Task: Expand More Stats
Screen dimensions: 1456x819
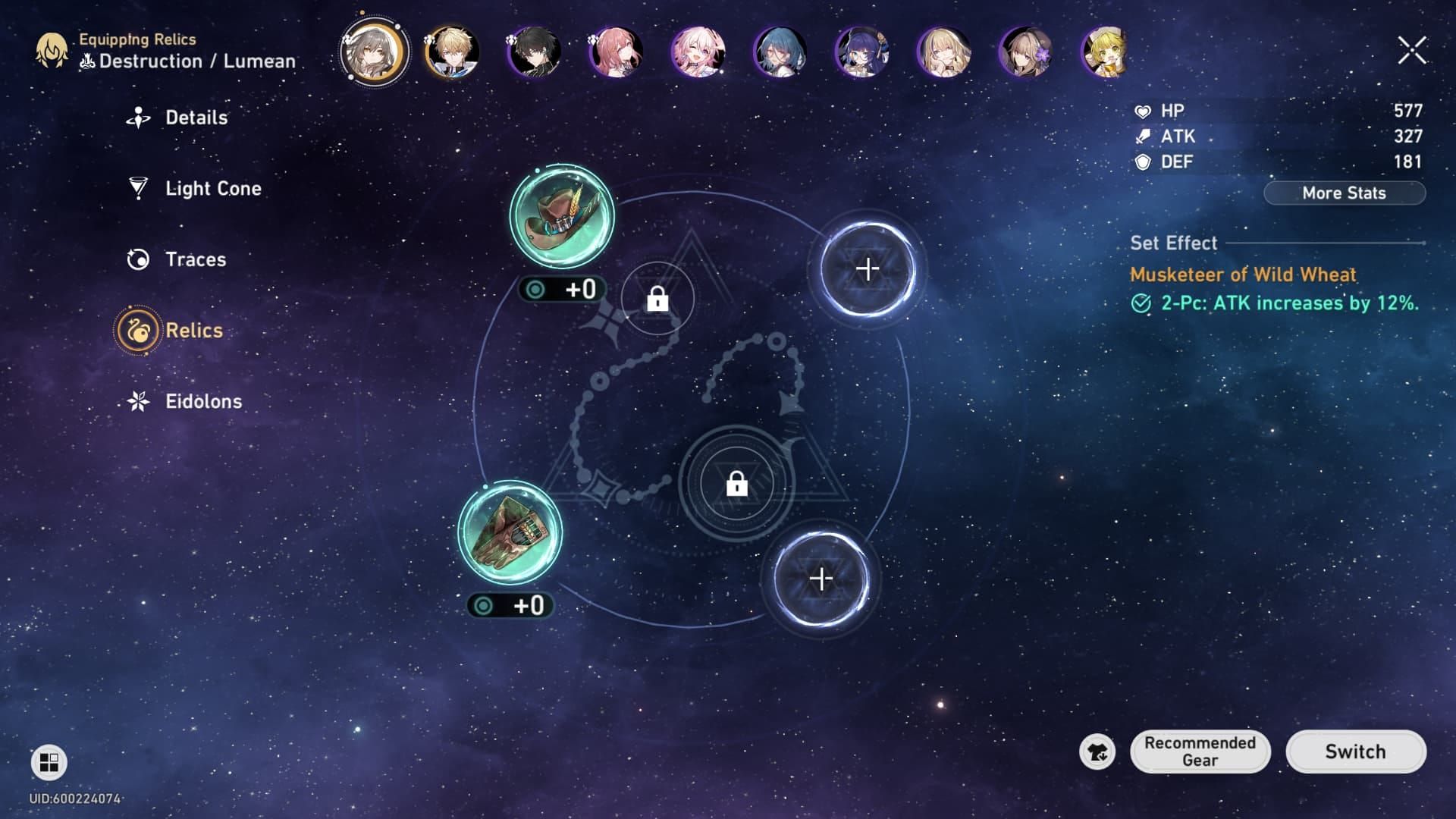Action: pos(1344,193)
